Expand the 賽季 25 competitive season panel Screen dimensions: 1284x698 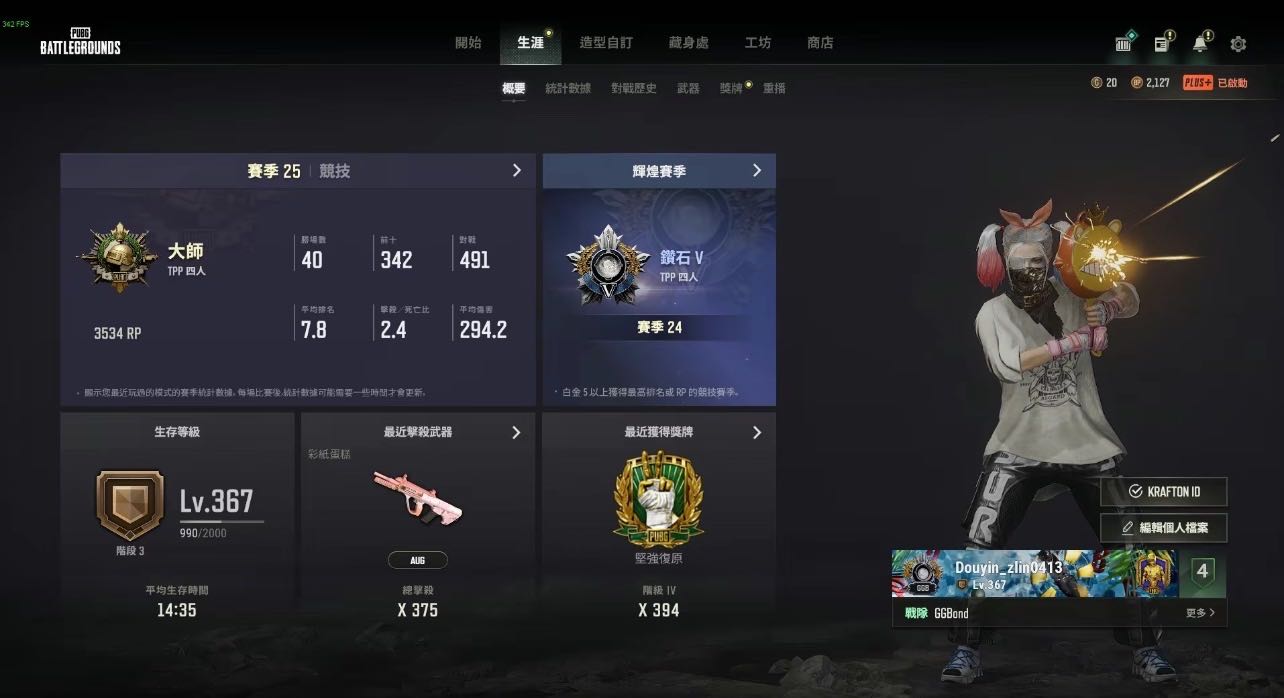click(516, 171)
